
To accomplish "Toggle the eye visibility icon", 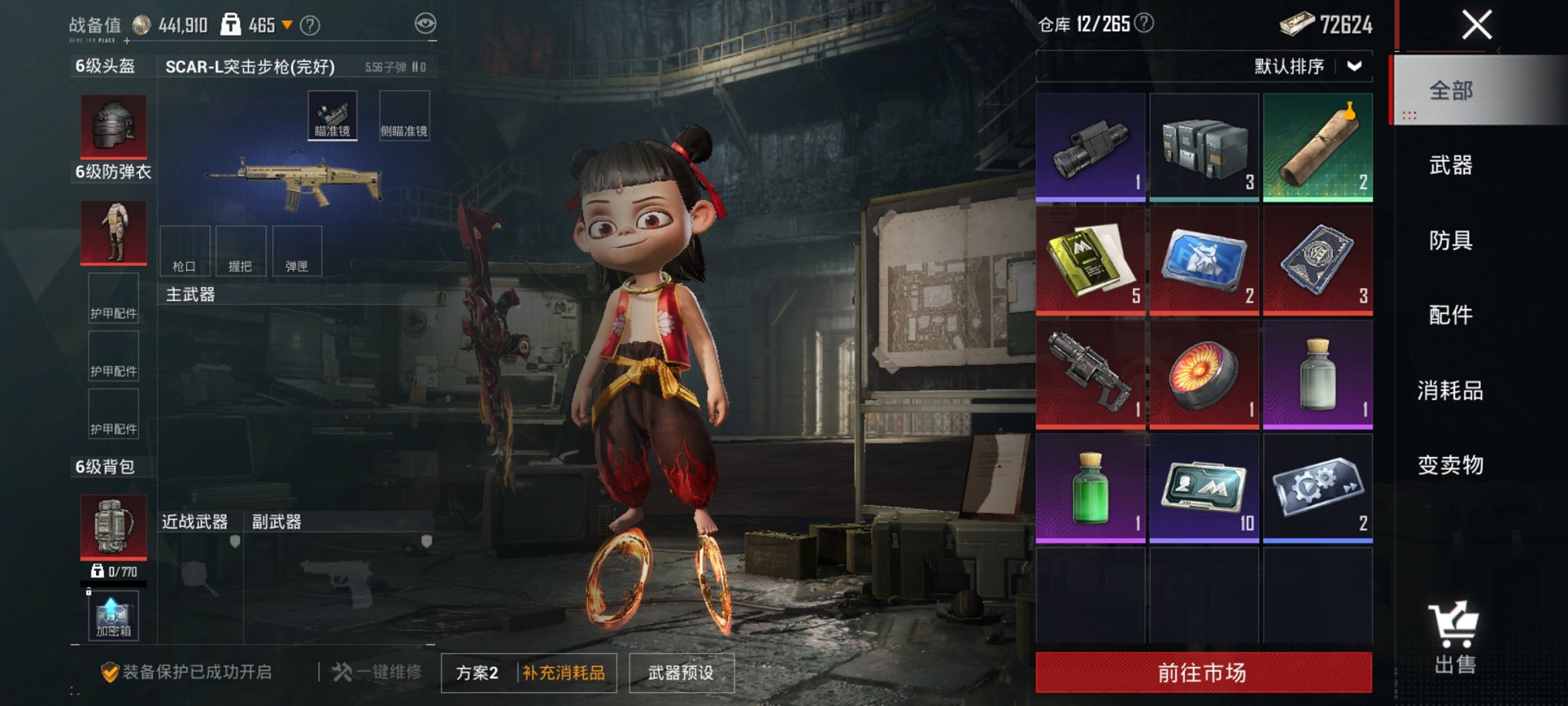I will coord(425,24).
